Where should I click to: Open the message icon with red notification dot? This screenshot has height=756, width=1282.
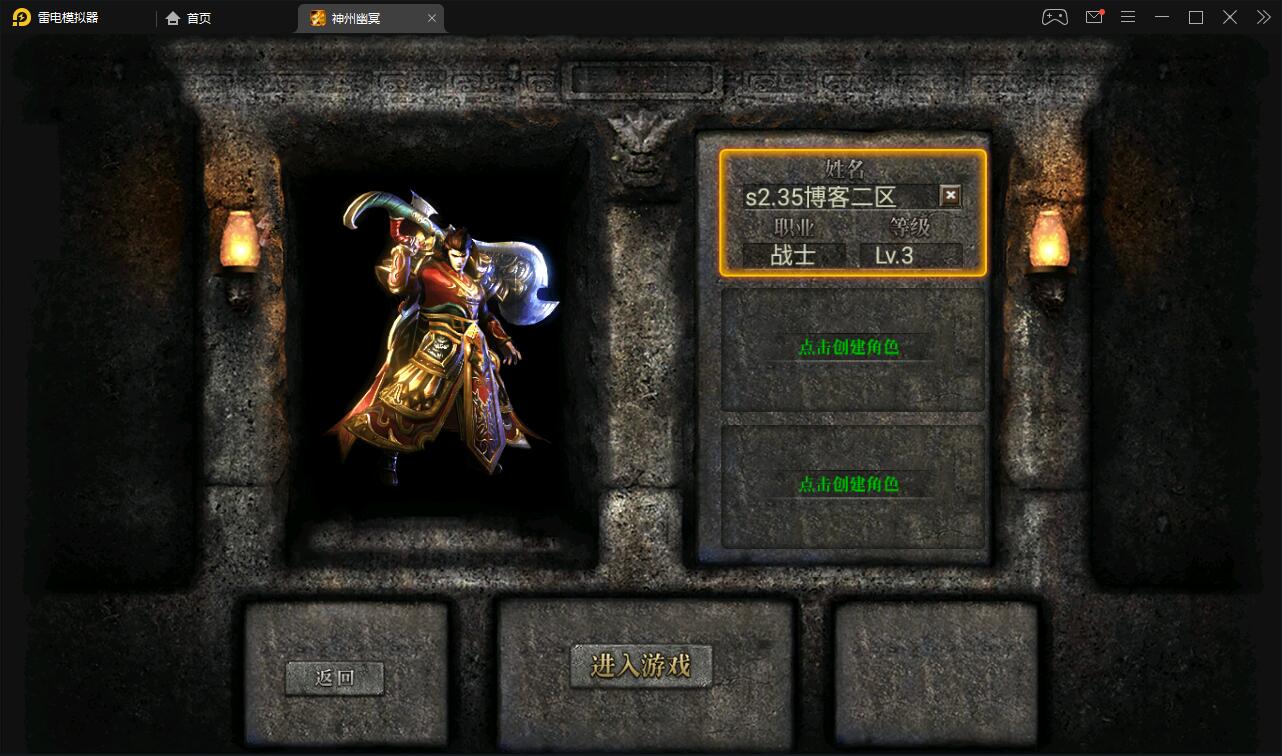coord(1093,17)
